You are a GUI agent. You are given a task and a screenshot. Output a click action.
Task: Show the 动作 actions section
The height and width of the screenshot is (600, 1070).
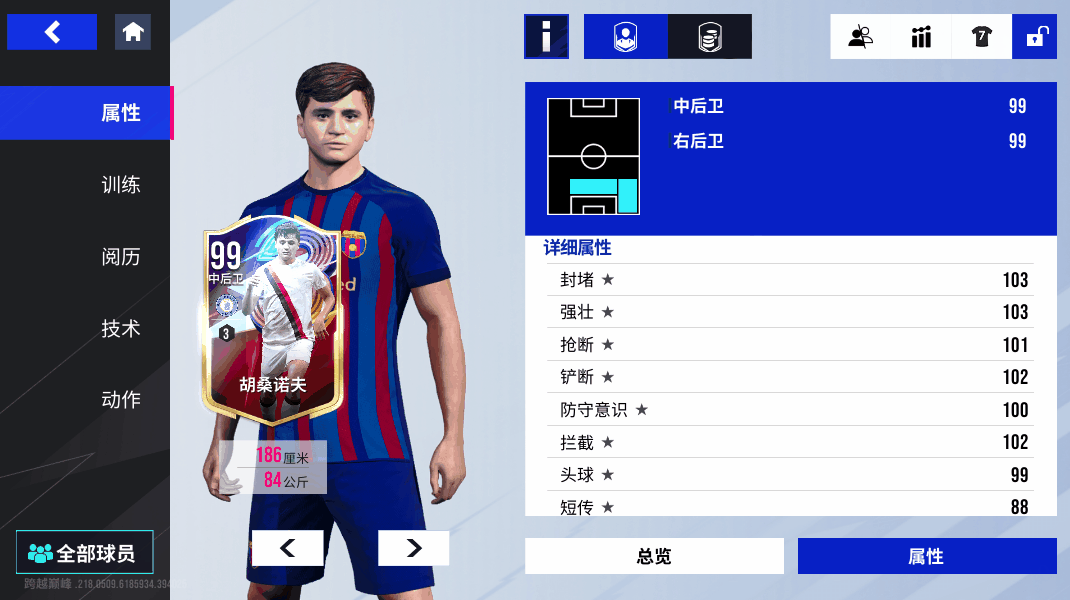[120, 400]
